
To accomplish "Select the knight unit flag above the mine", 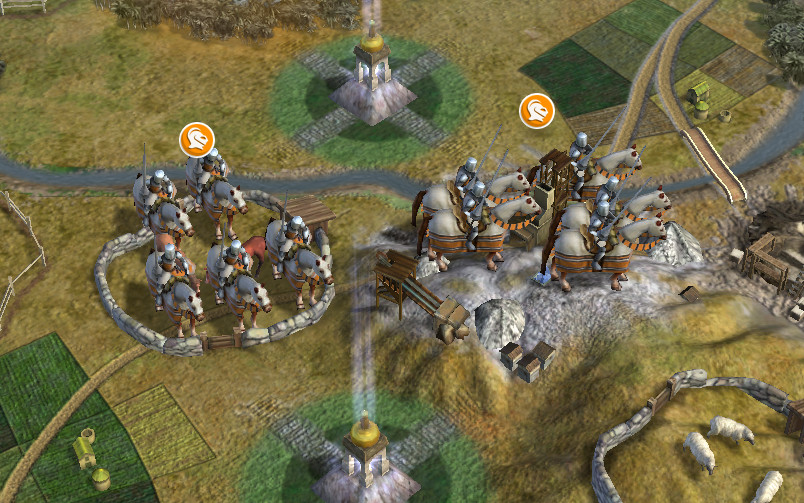I will (x=537, y=111).
